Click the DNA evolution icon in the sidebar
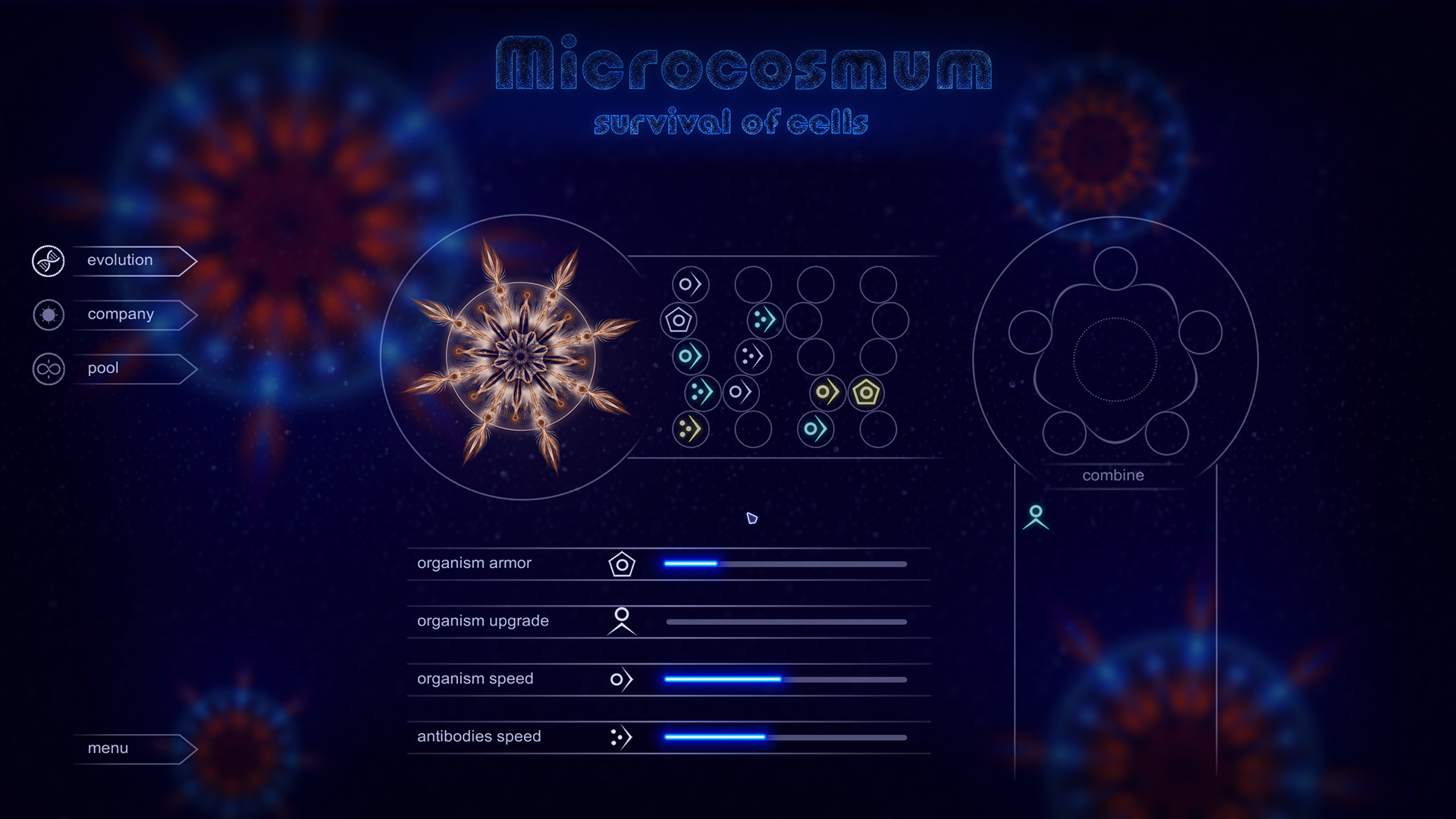Image resolution: width=1456 pixels, height=819 pixels. [48, 260]
